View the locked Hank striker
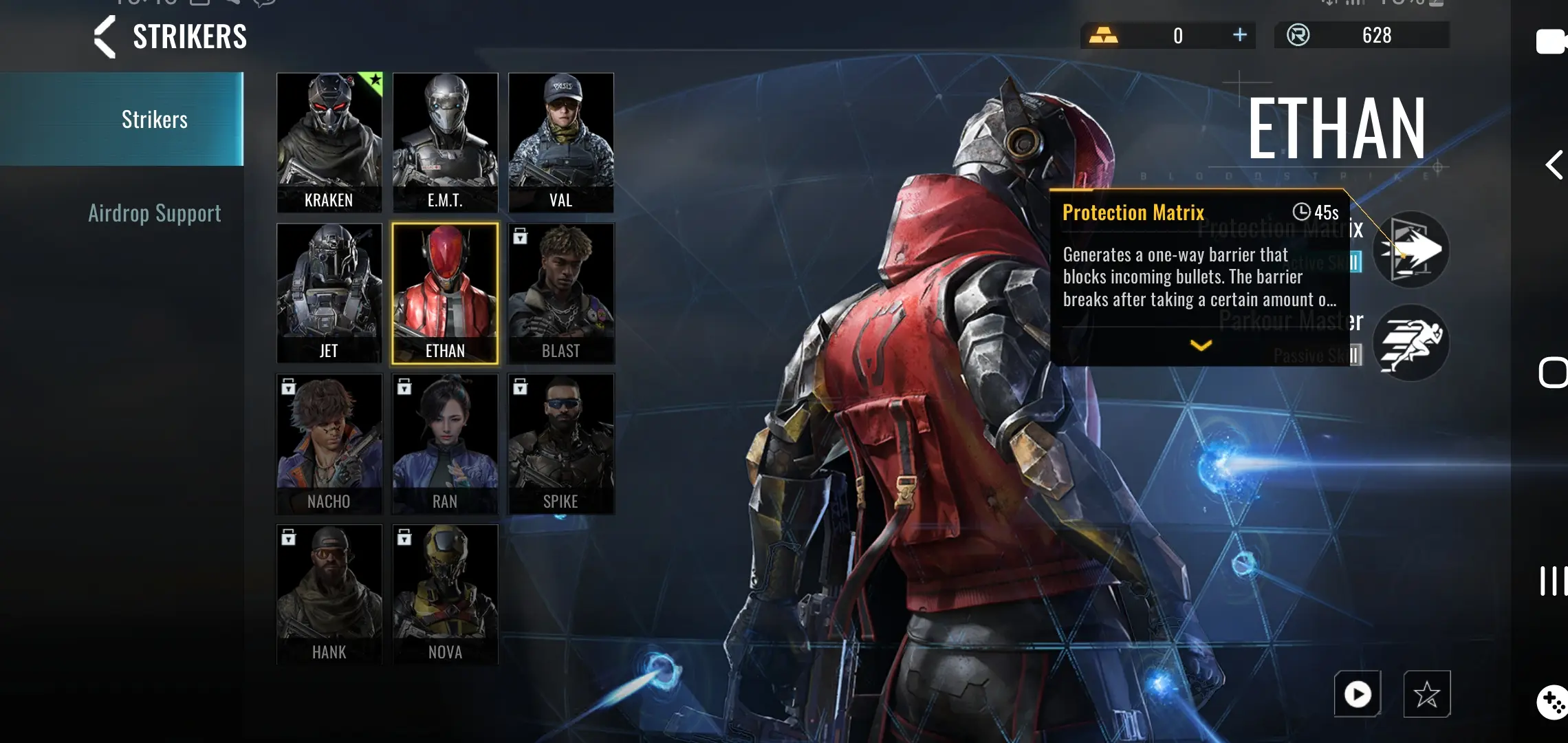This screenshot has width=1568, height=743. [329, 594]
